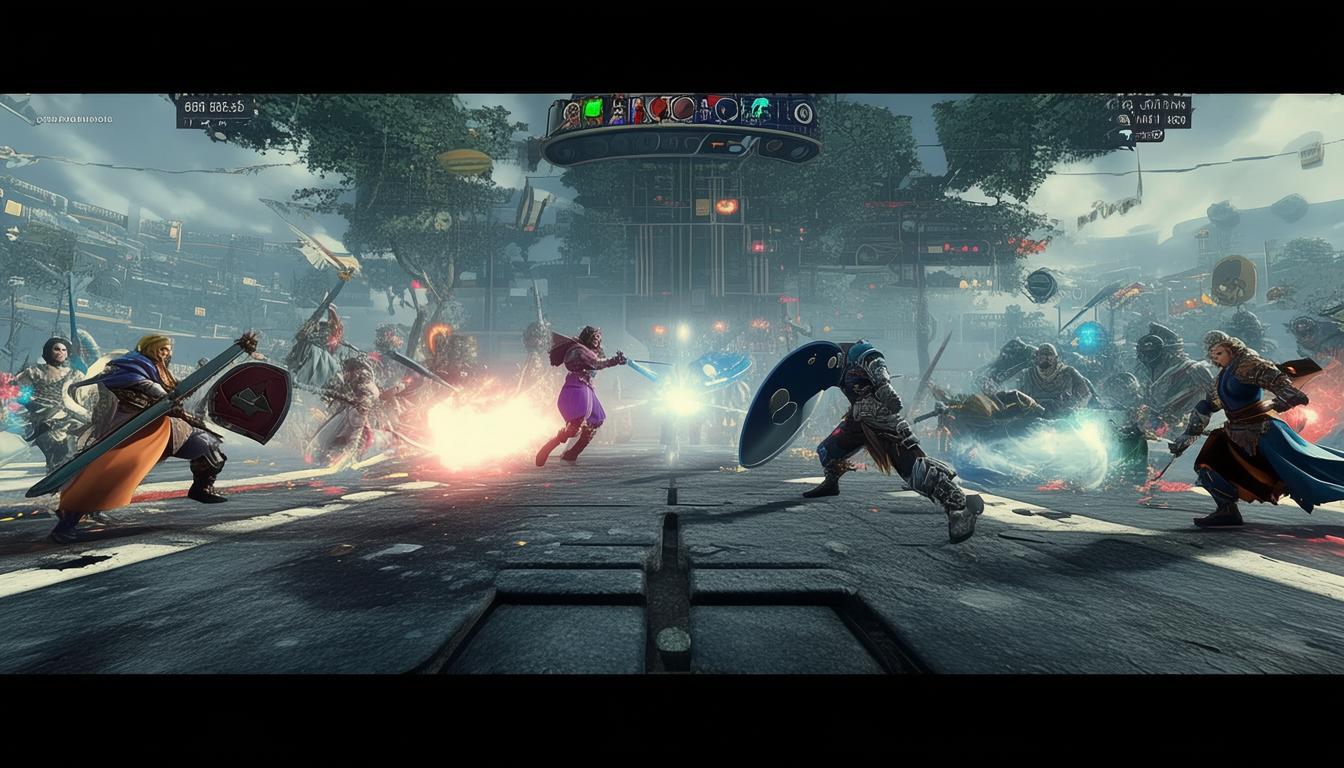Click the teal creature icon in top bar

pos(761,111)
